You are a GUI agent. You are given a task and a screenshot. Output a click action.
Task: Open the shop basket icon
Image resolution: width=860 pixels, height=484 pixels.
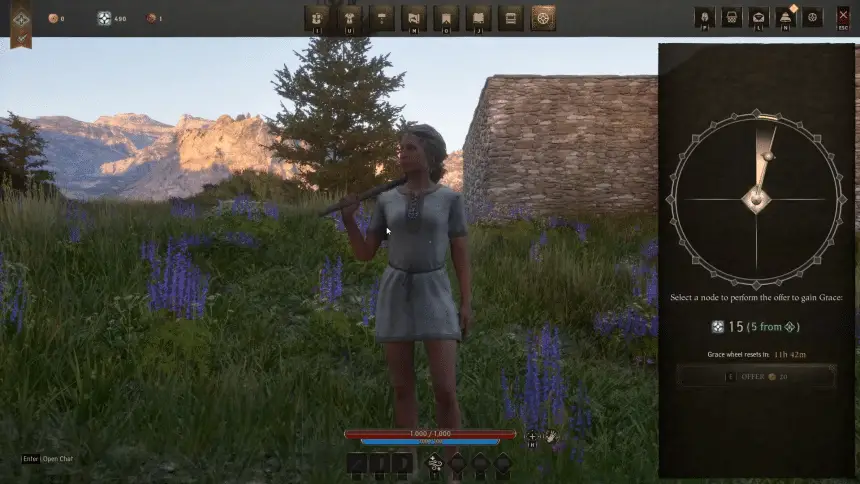pyautogui.click(x=731, y=18)
